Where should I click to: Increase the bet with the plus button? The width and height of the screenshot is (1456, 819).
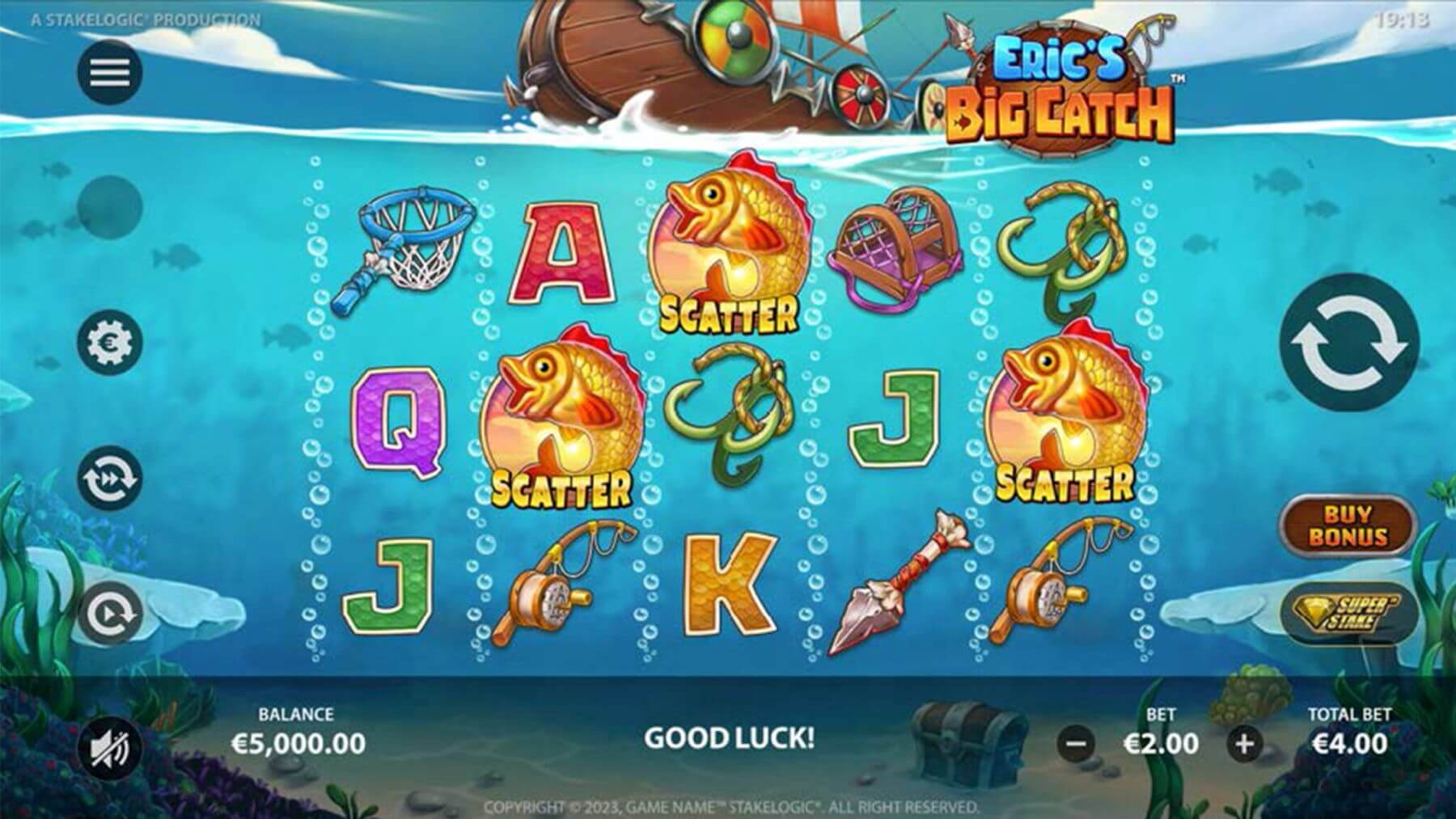[1245, 743]
